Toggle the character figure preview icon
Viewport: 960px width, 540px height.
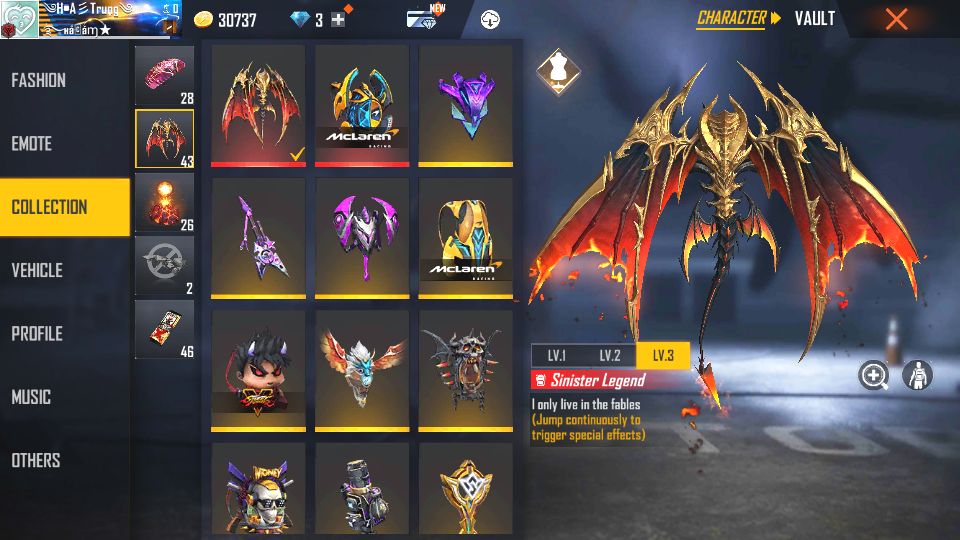917,376
